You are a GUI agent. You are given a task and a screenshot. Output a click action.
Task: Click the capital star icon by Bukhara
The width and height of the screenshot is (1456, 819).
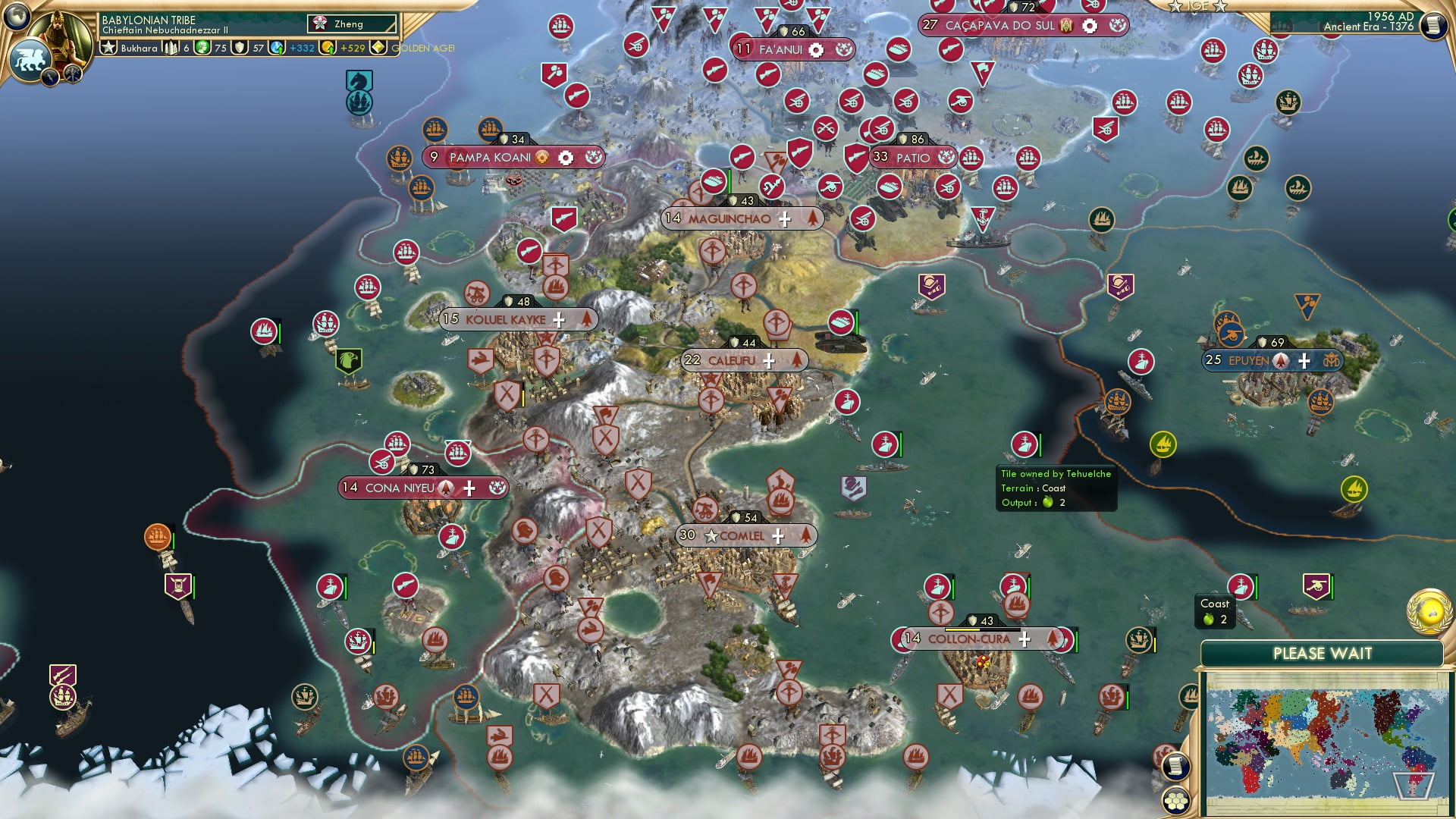coord(109,48)
